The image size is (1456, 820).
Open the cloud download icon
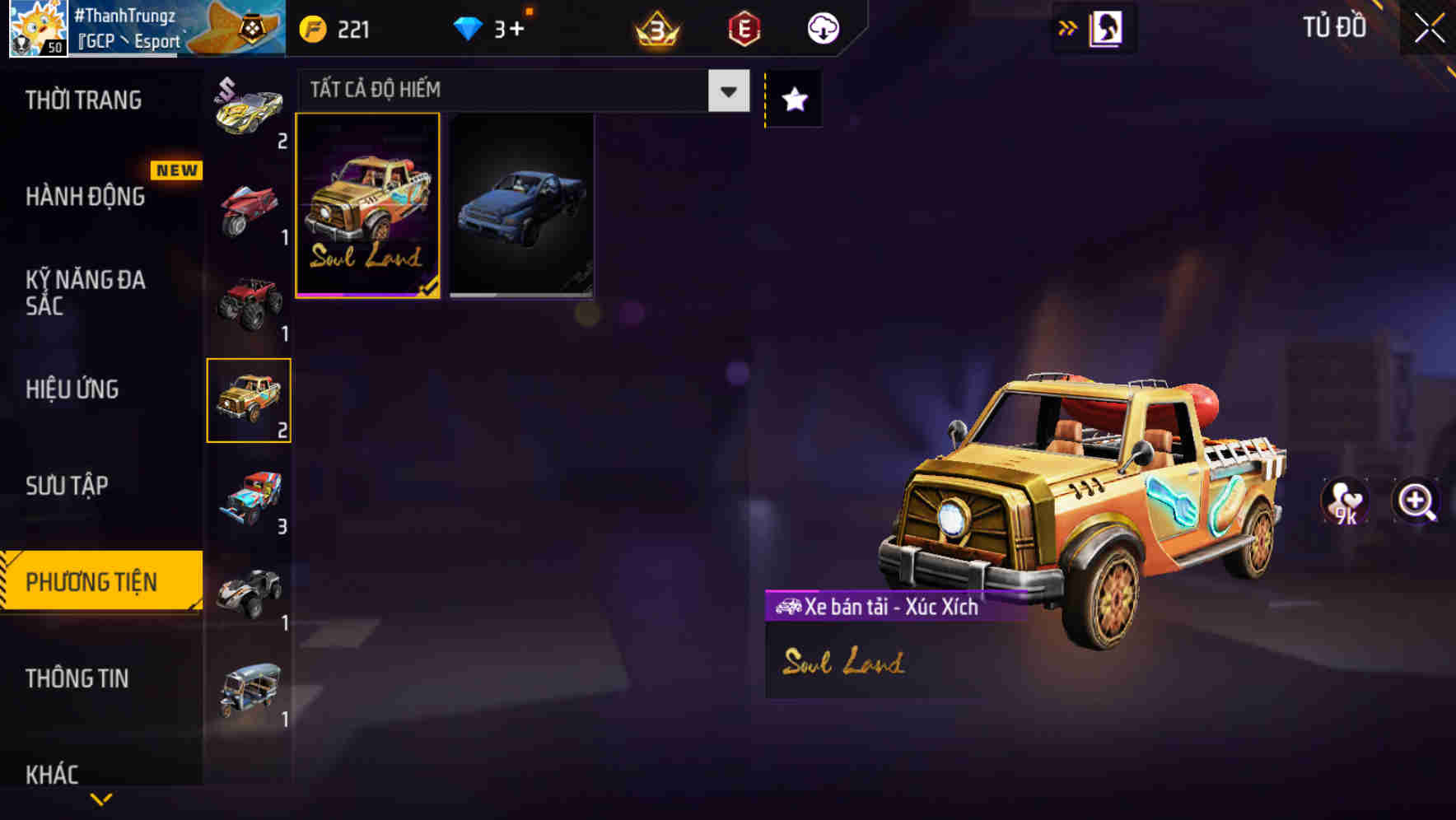[822, 27]
